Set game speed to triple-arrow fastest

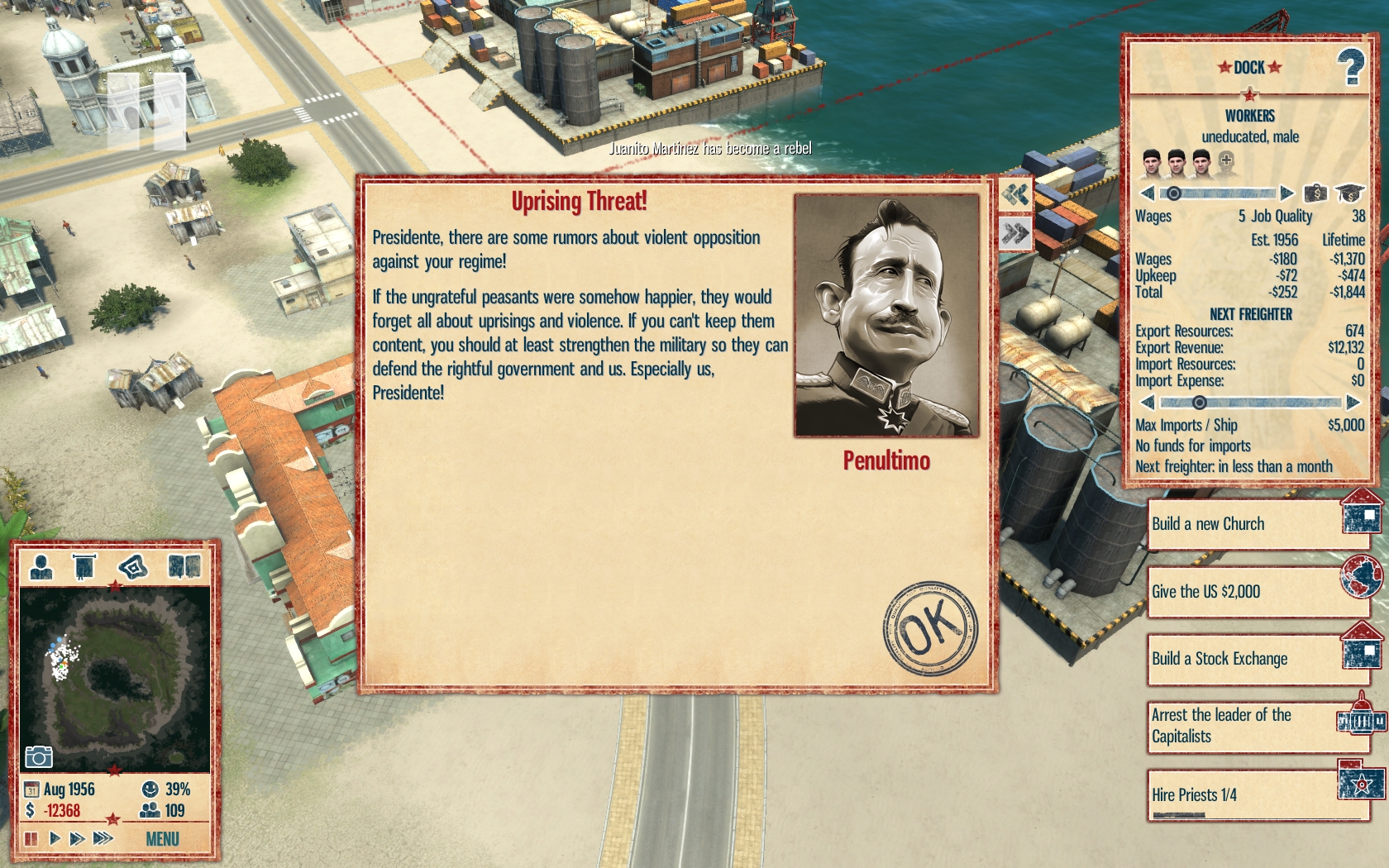[x=103, y=838]
